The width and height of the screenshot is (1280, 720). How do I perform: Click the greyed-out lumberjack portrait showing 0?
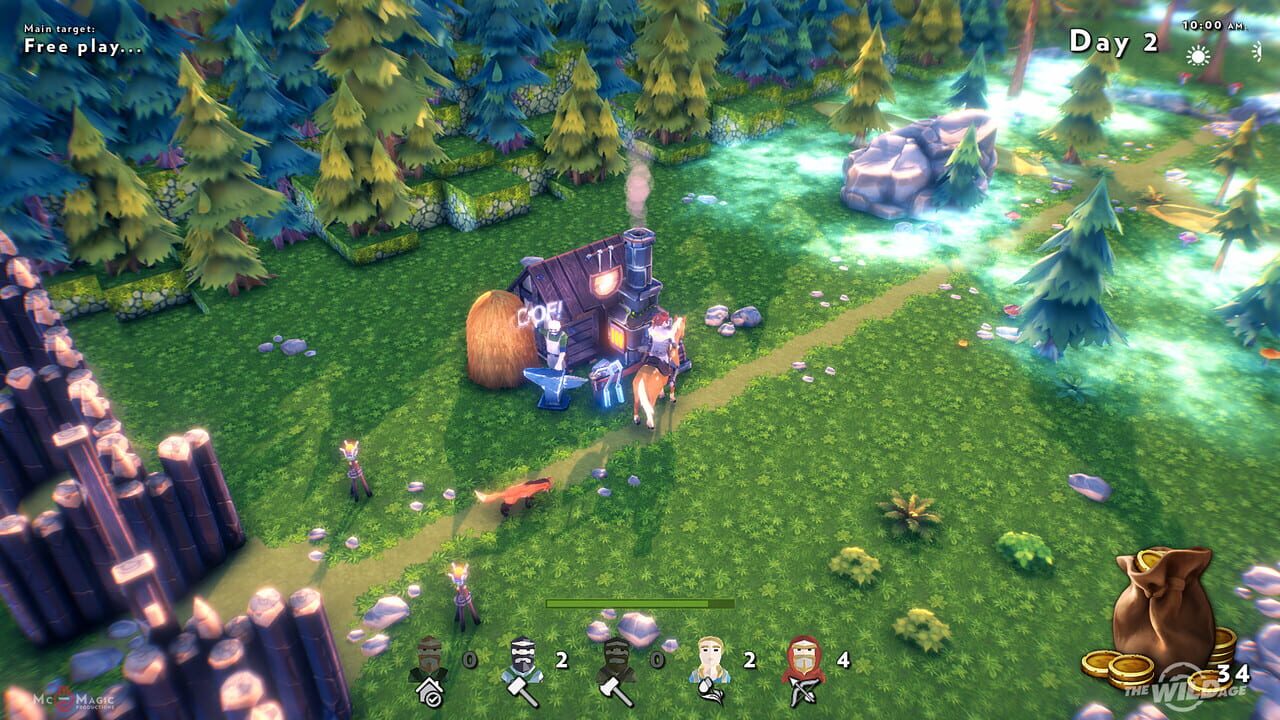[x=617, y=658]
